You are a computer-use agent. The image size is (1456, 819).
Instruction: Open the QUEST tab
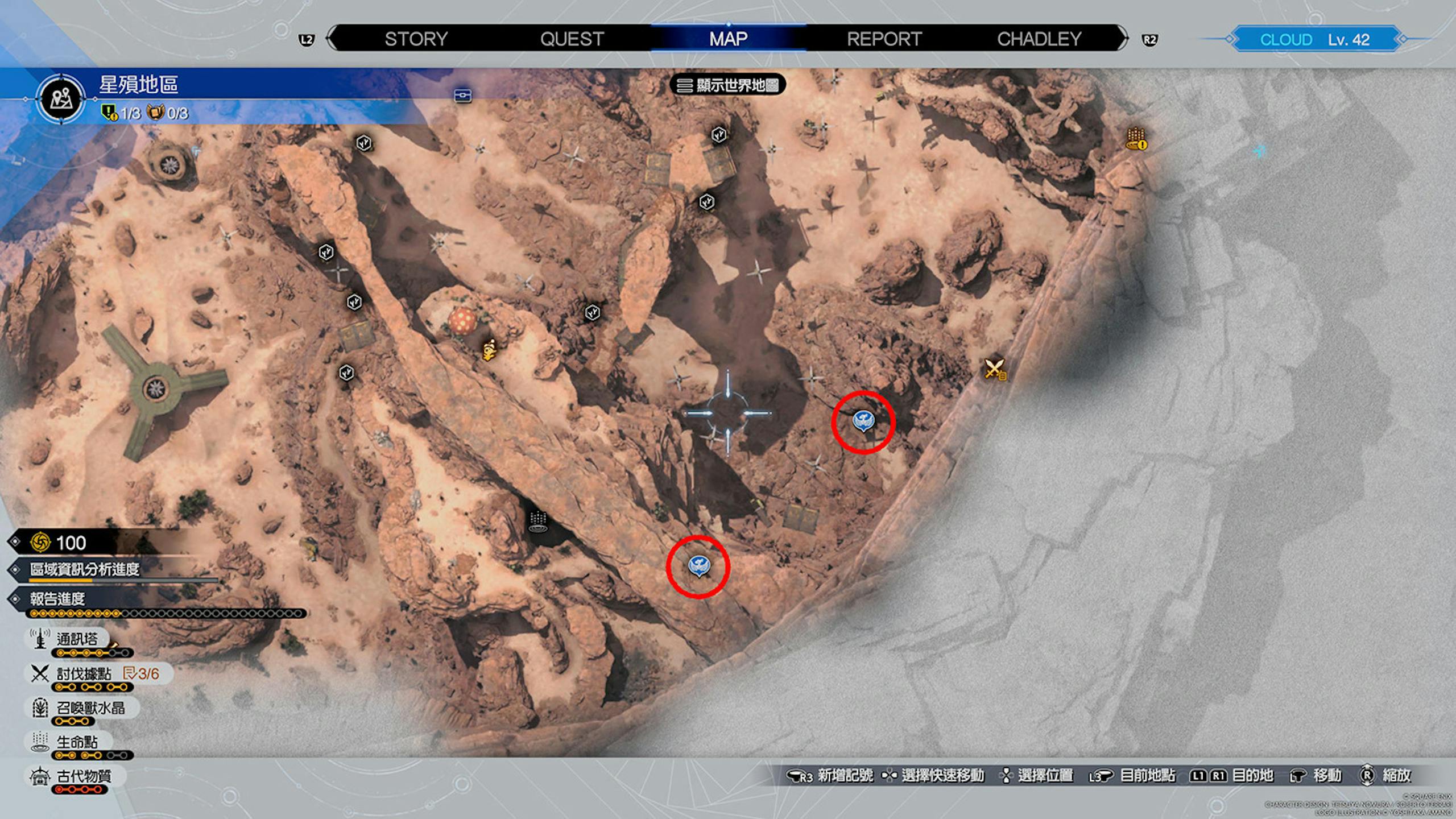click(x=572, y=39)
